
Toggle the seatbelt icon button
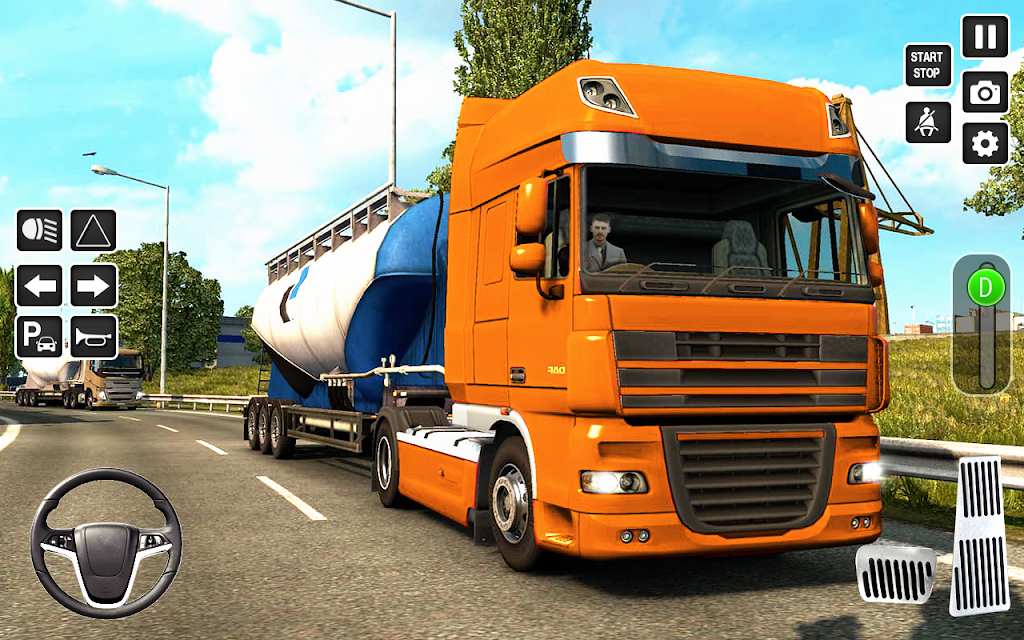pyautogui.click(x=928, y=122)
